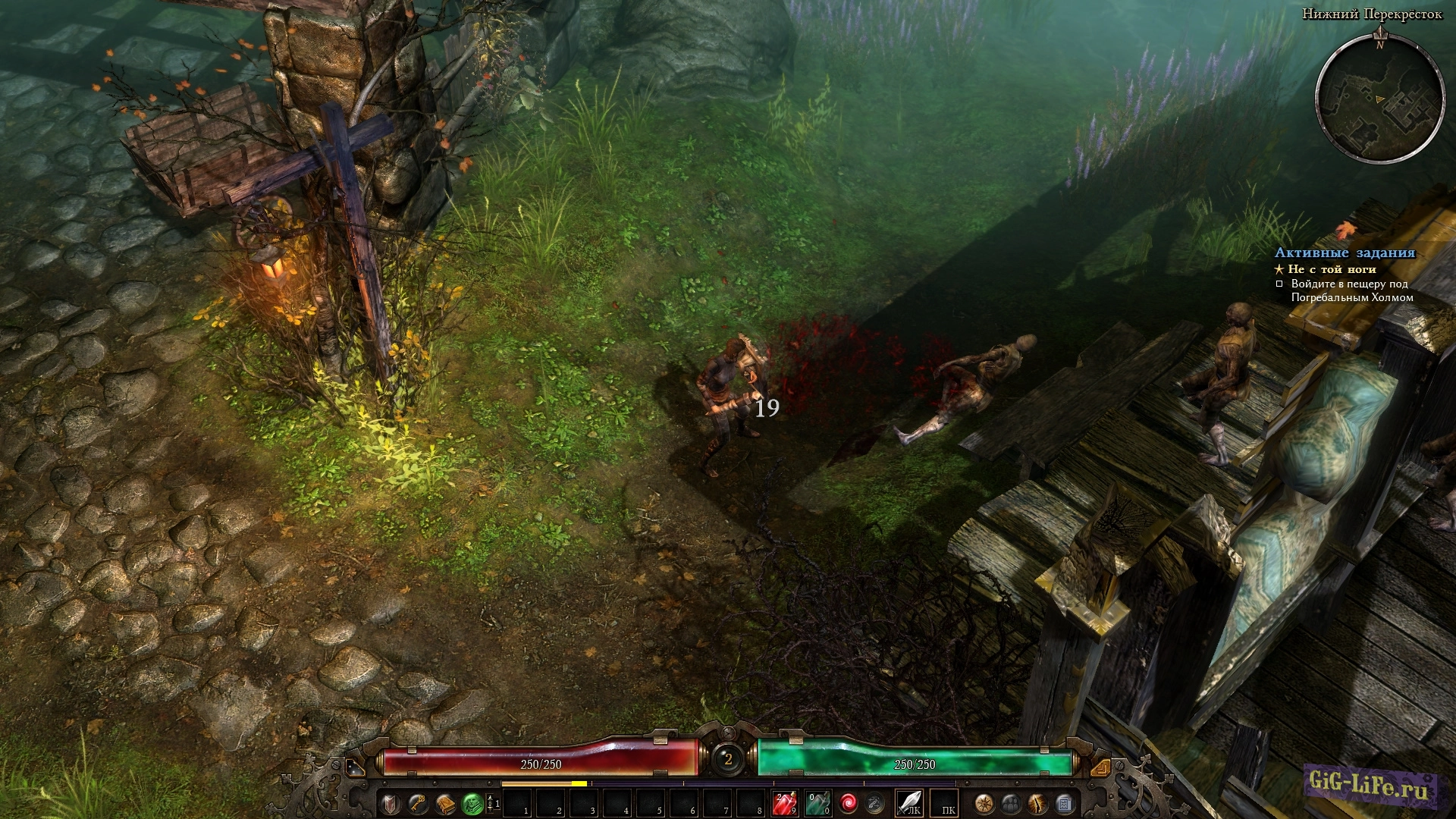1456x819 pixels.
Task: Click the golden chevron button beside the energy bar
Action: point(1099,768)
